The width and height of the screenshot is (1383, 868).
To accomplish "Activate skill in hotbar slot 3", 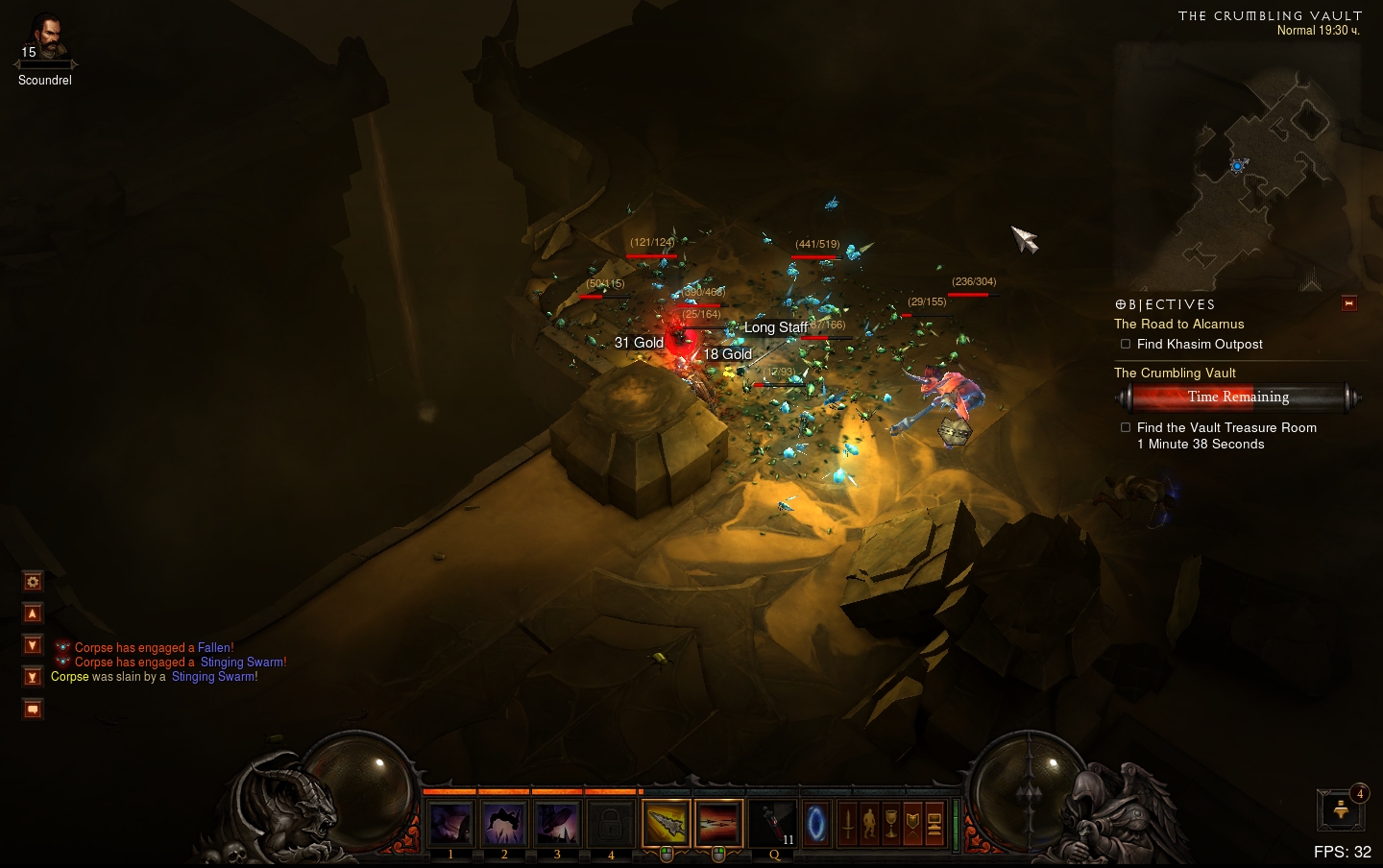I will click(557, 824).
